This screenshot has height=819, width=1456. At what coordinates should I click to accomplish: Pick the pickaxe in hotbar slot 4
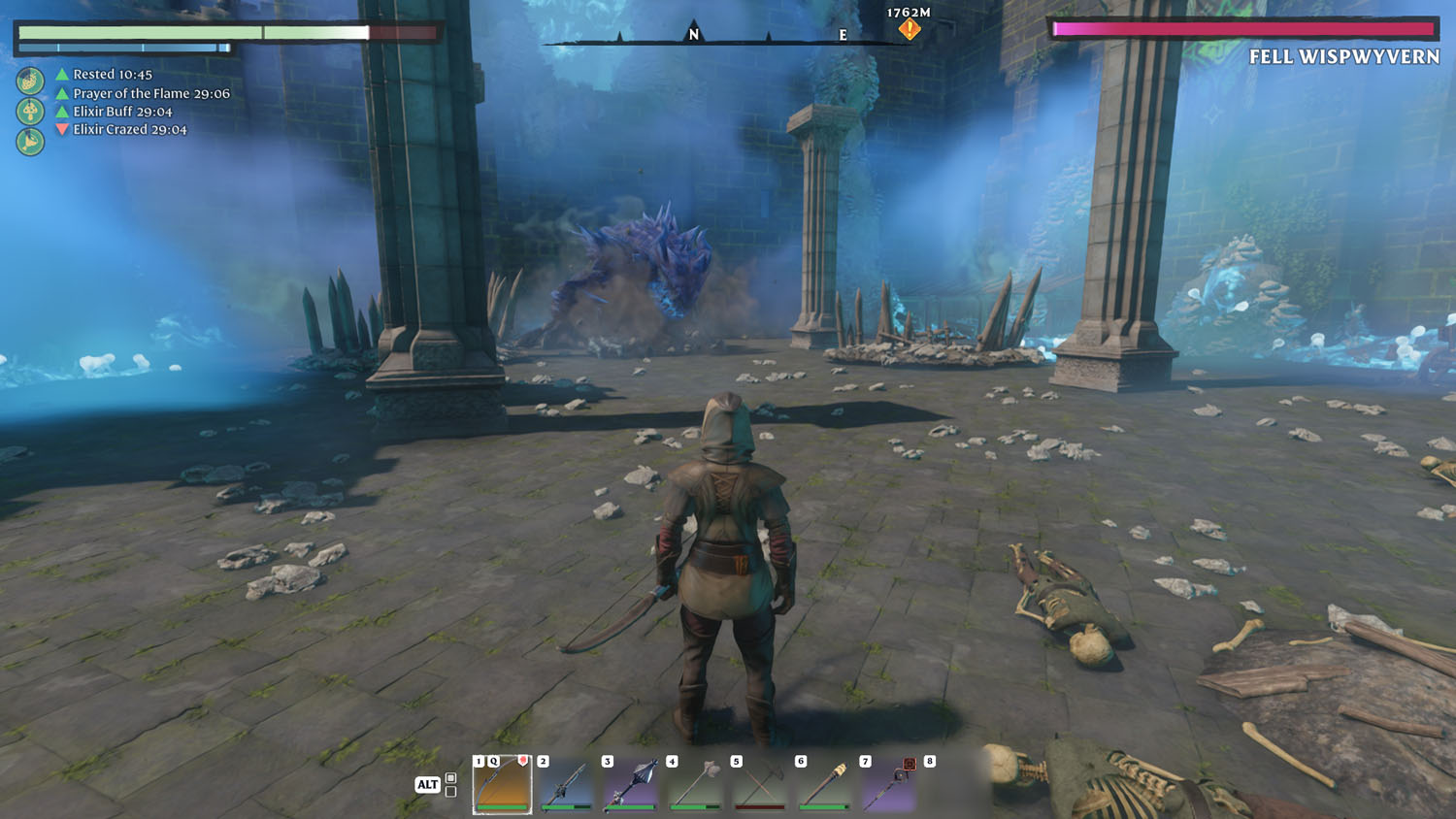(x=693, y=784)
